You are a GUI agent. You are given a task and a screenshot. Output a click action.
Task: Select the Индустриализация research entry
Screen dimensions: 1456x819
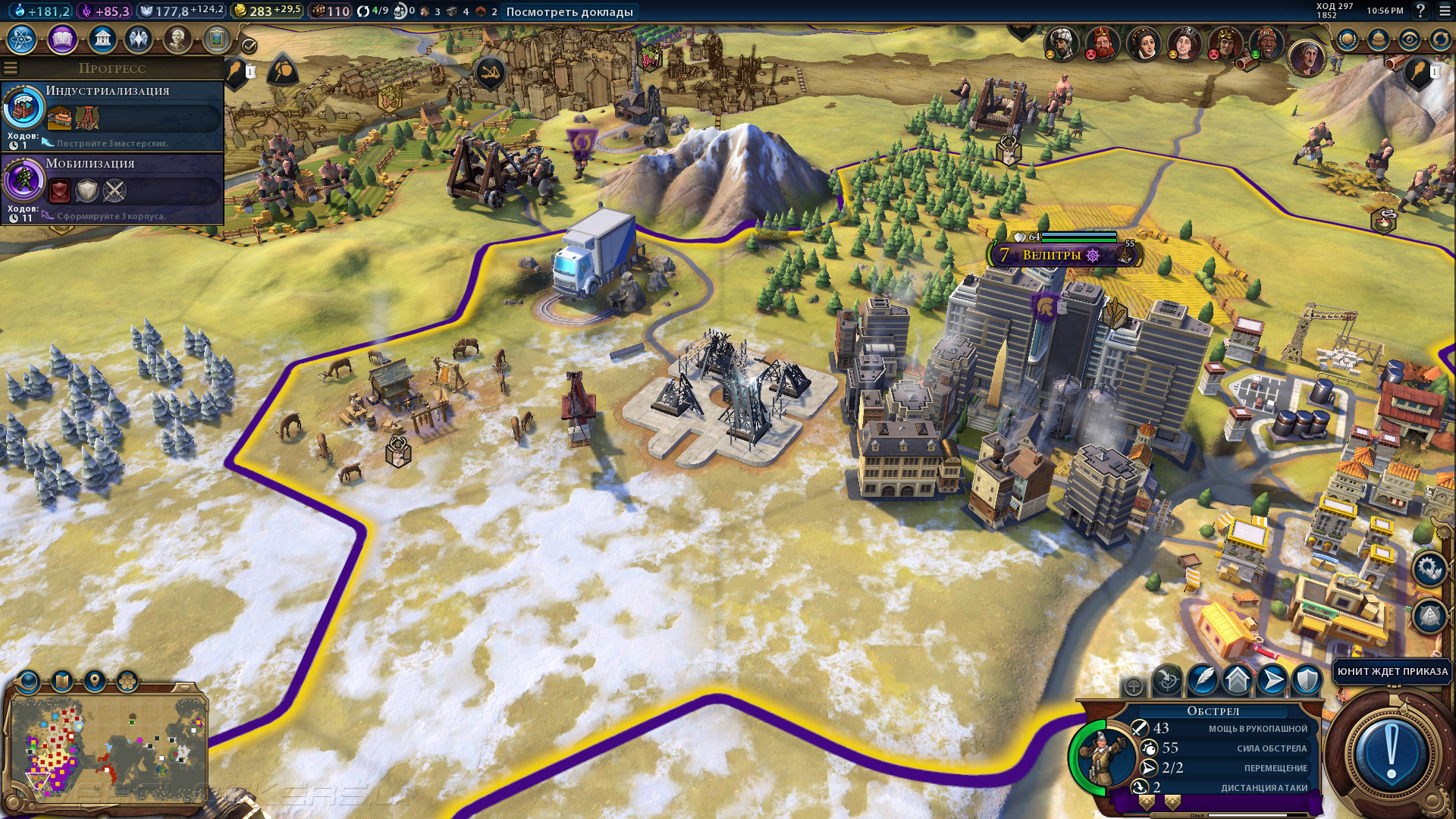coord(112,115)
